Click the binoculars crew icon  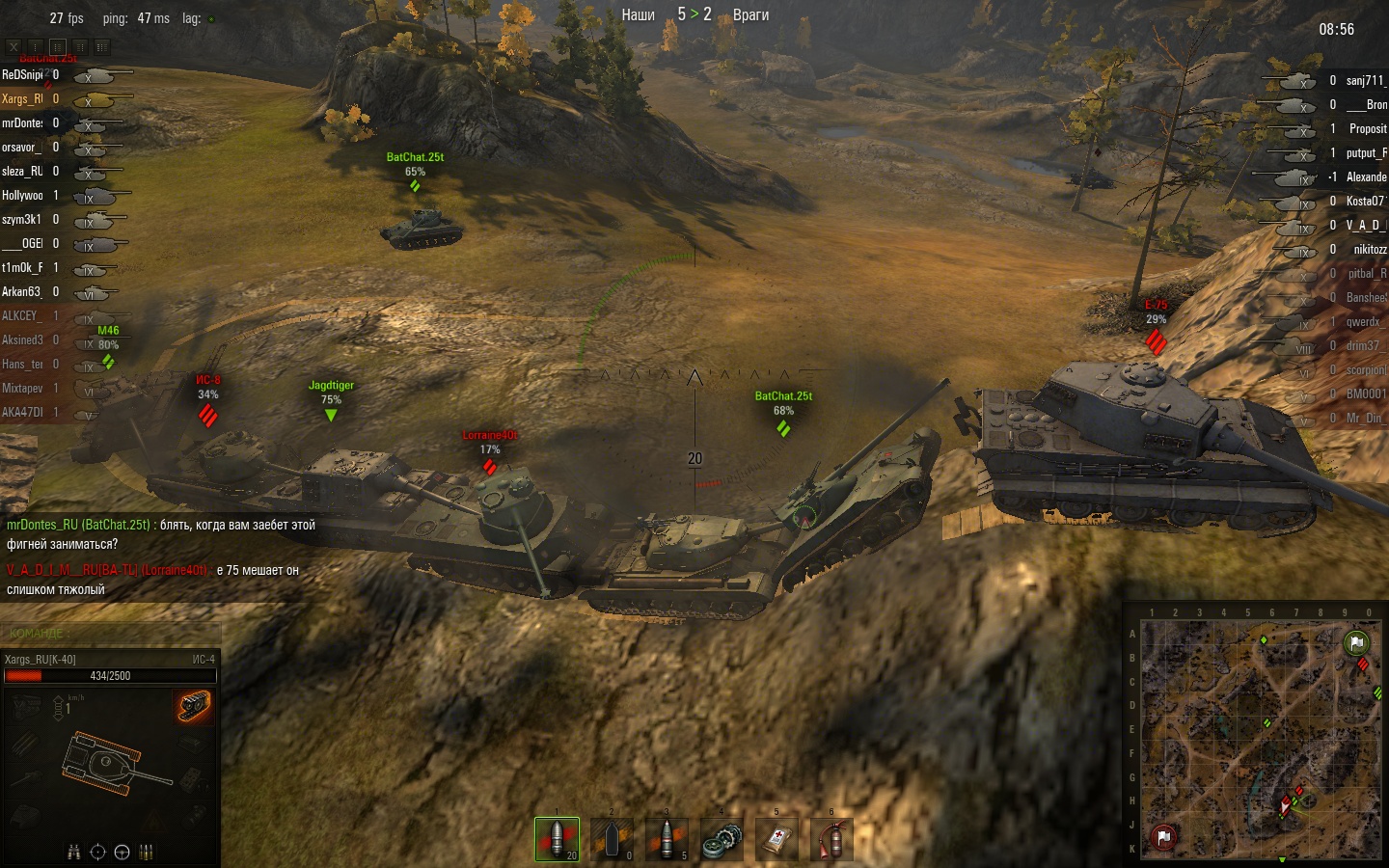(73, 852)
